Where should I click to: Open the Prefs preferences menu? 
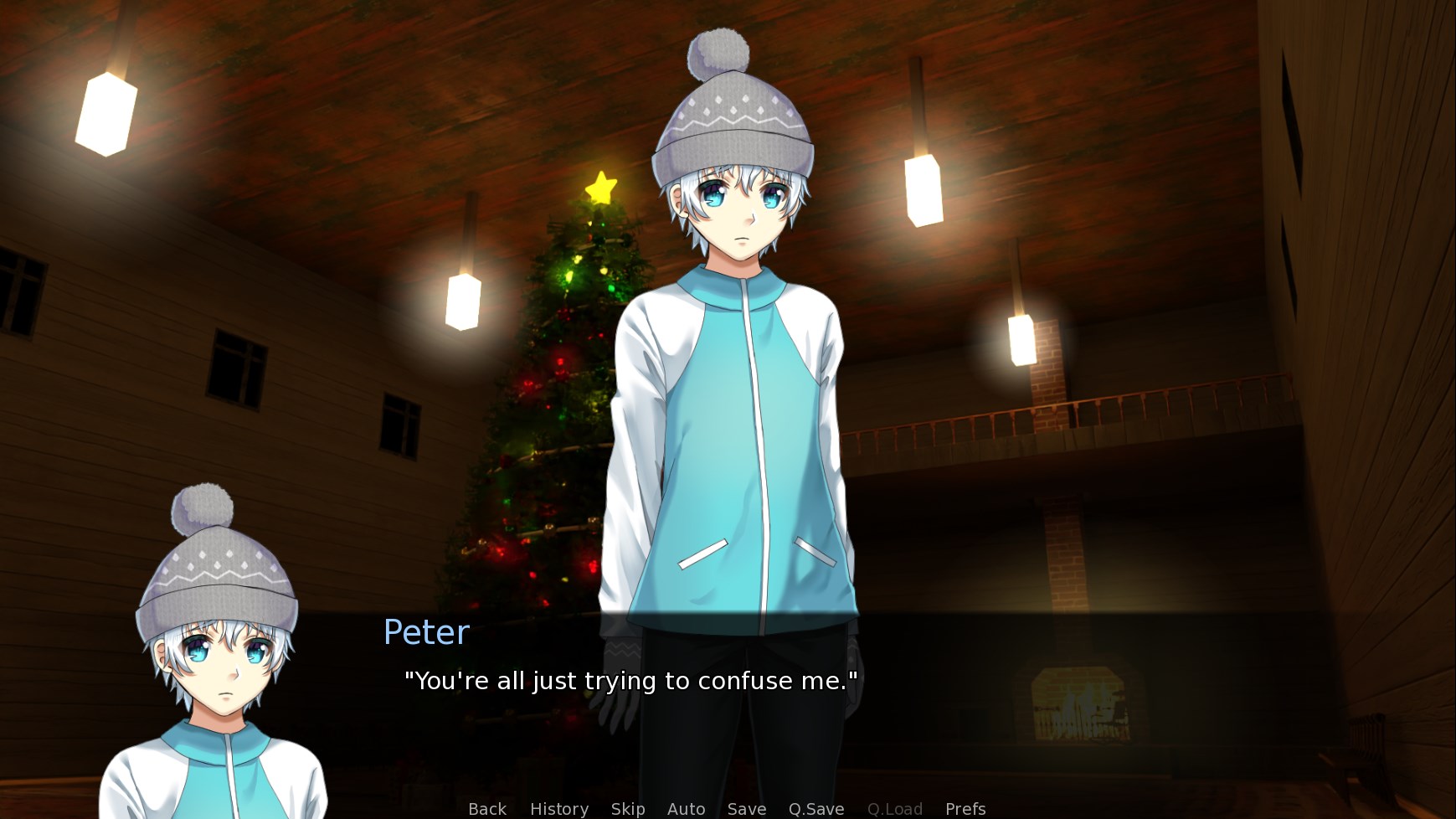(965, 808)
